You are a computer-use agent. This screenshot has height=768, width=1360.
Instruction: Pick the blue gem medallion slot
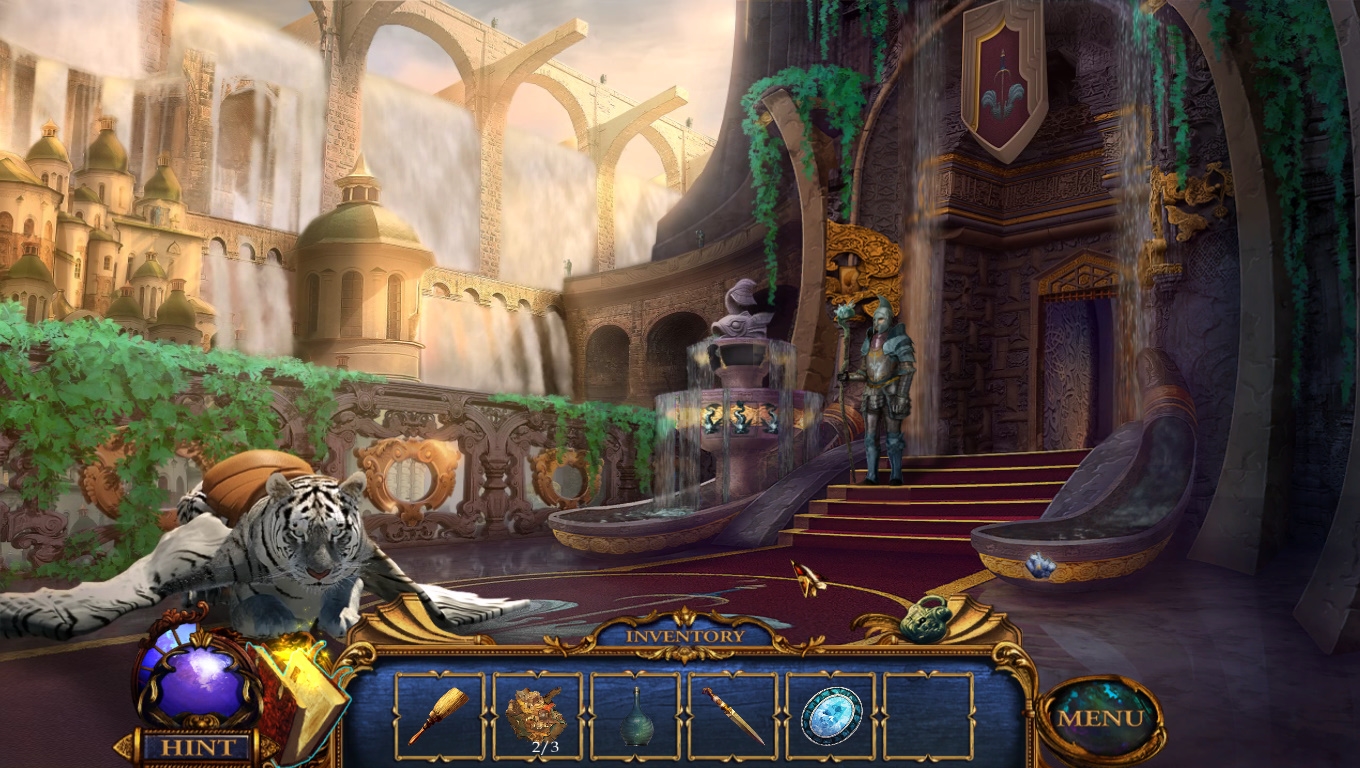830,716
